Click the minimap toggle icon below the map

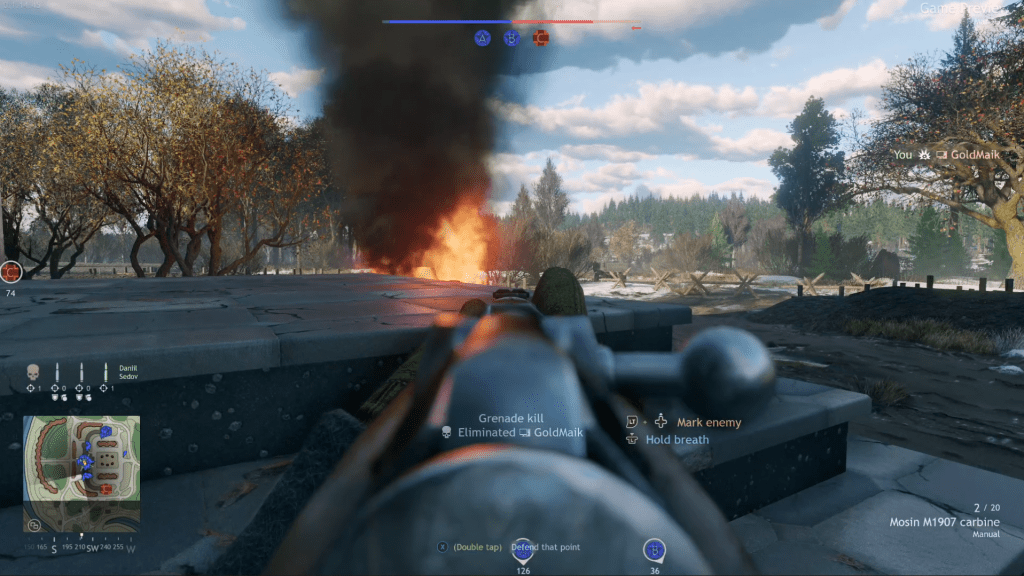pyautogui.click(x=35, y=525)
